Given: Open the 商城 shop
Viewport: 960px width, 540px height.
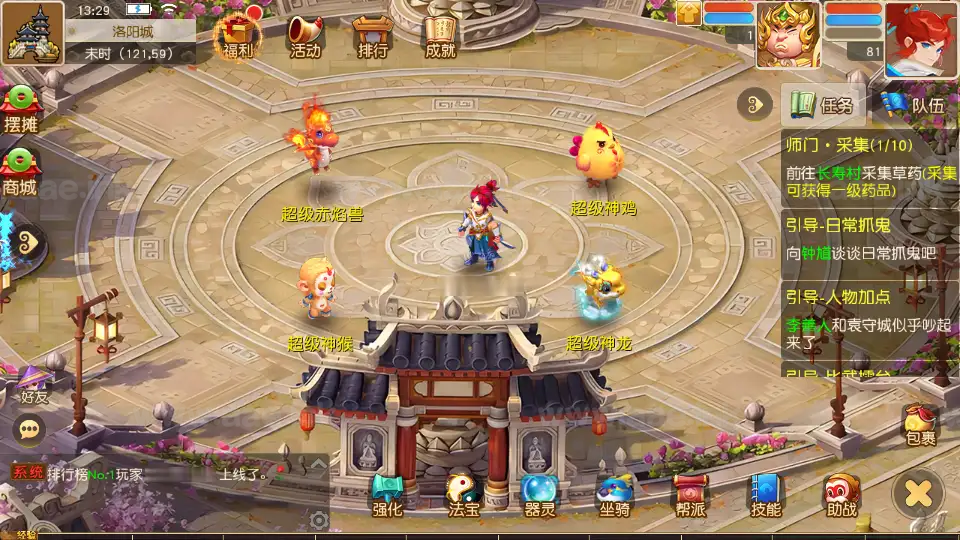Looking at the screenshot, I should coord(20,170).
